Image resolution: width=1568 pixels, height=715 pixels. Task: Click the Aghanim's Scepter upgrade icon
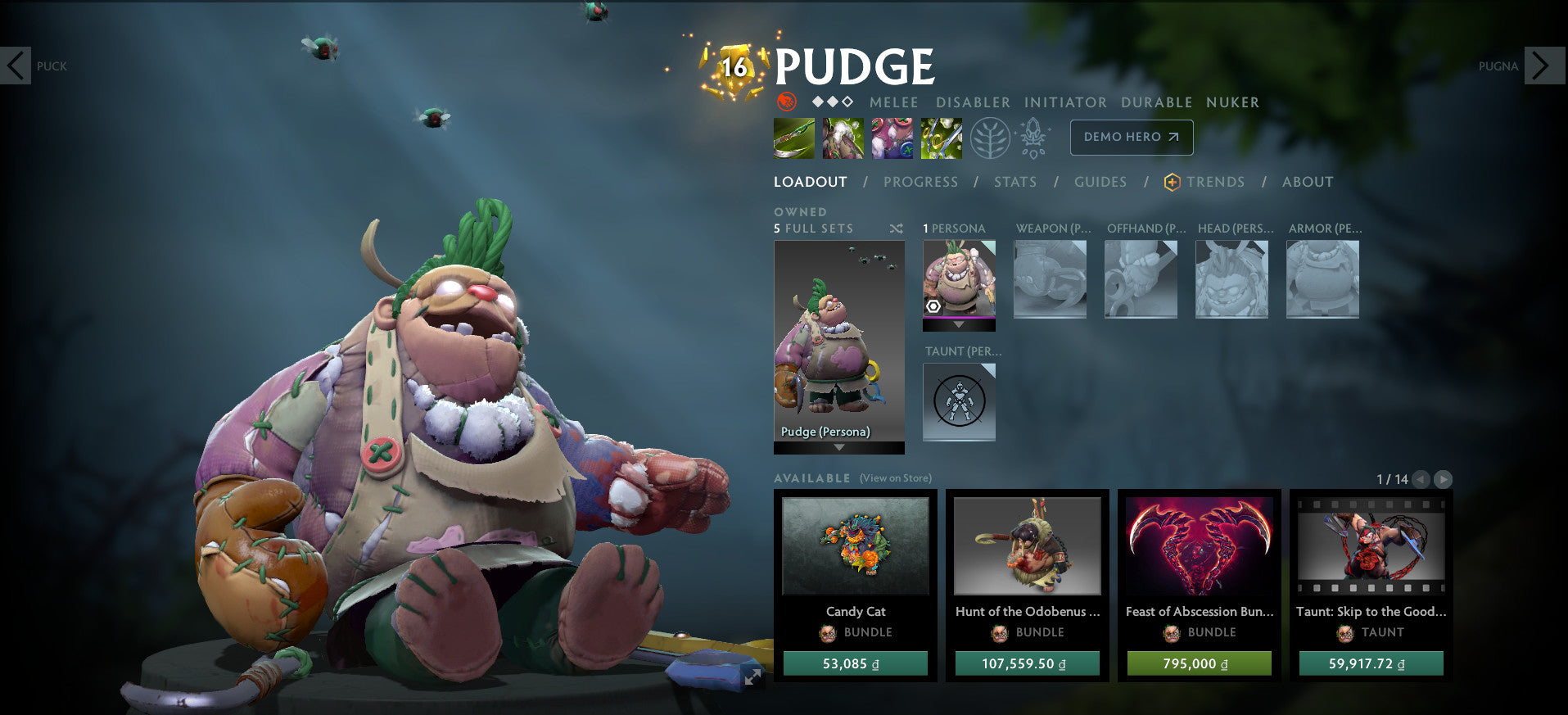click(x=1033, y=137)
